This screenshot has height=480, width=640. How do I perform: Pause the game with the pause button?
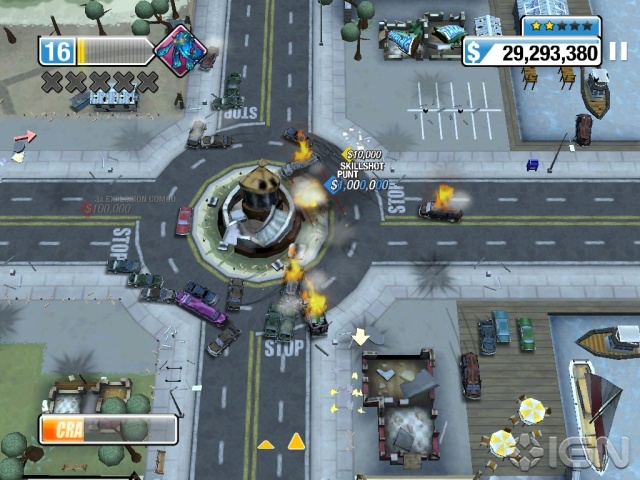617,52
